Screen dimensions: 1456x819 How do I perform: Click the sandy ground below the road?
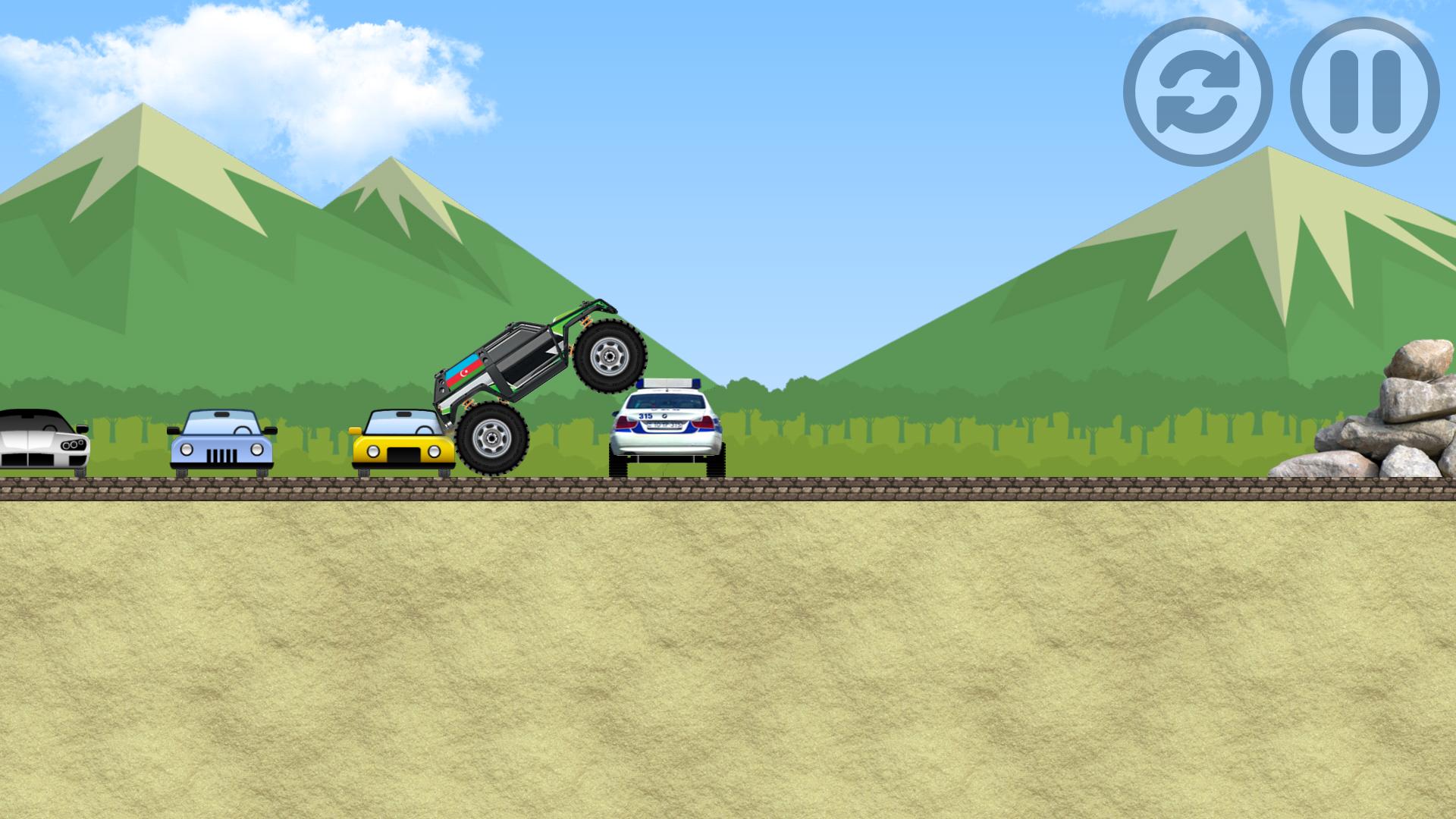(x=728, y=660)
